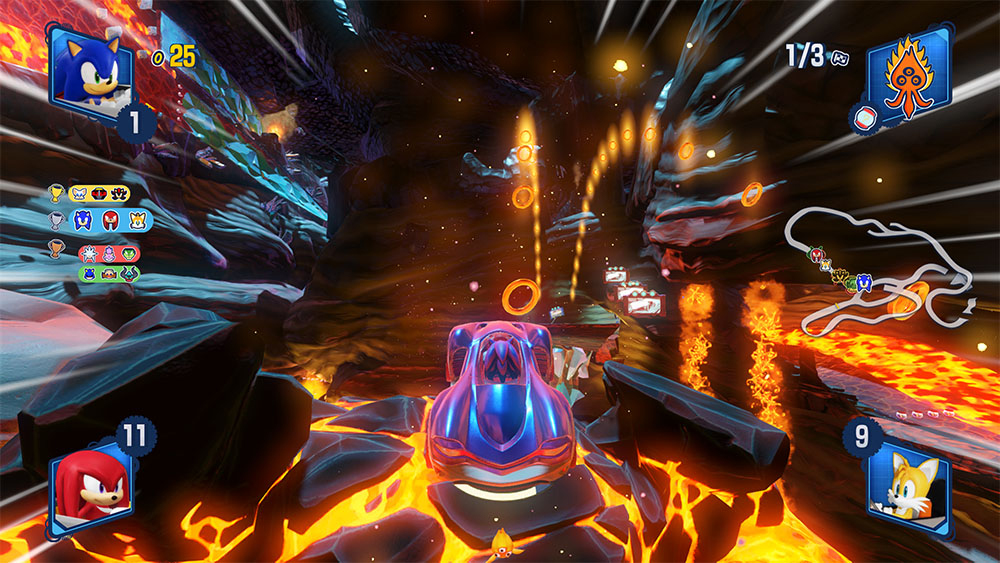
Task: Activate the orange flame Wisp item
Action: (x=908, y=71)
